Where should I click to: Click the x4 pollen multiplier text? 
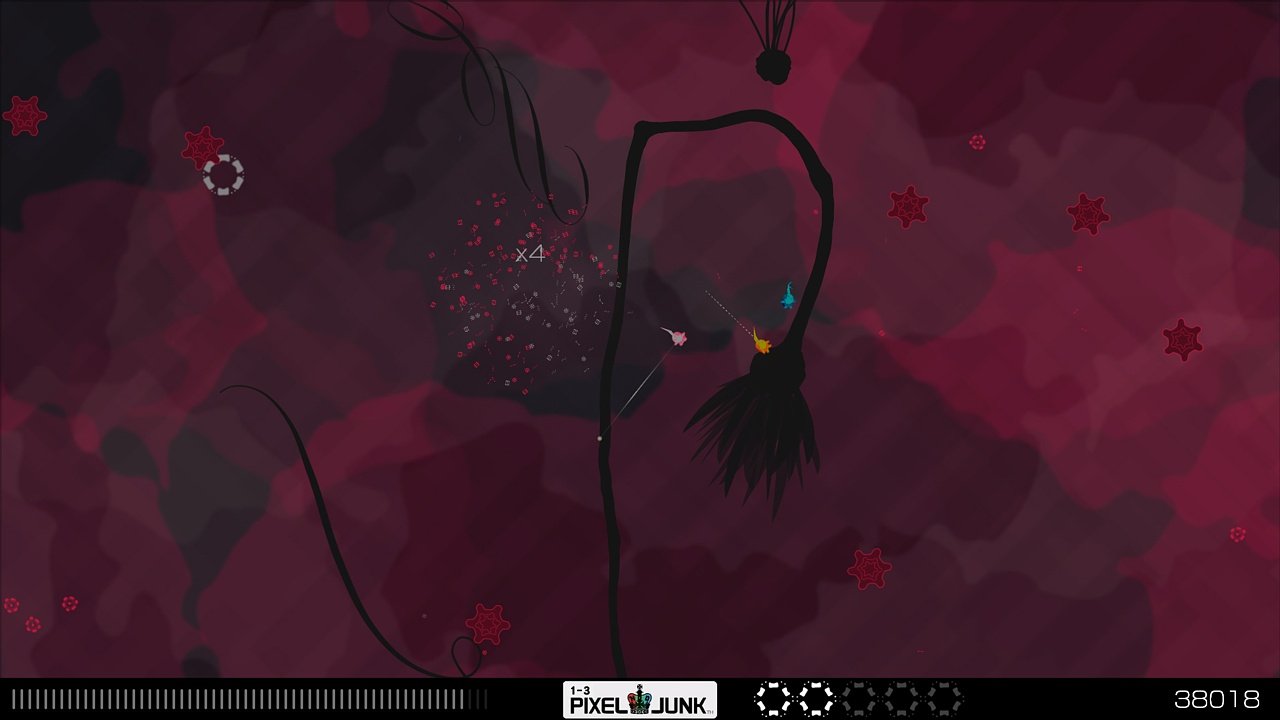tap(529, 255)
